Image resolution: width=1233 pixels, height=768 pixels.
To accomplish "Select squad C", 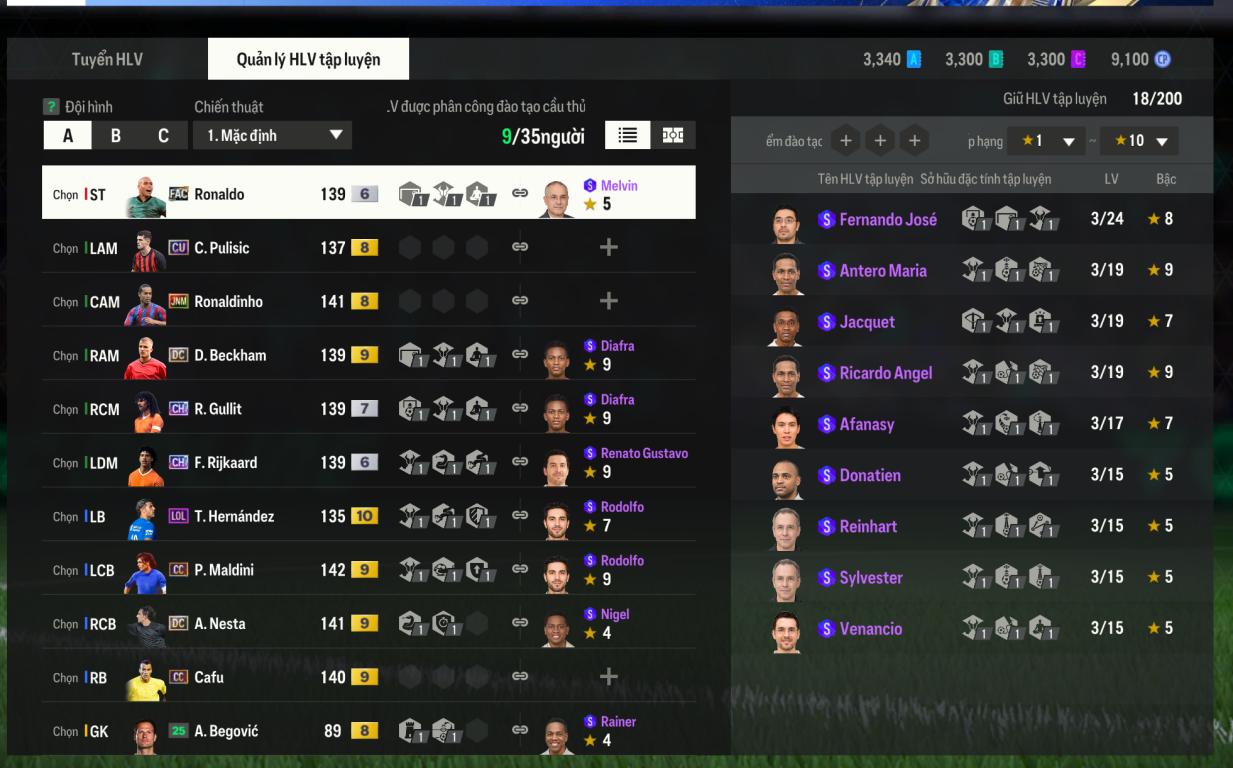I will point(163,135).
